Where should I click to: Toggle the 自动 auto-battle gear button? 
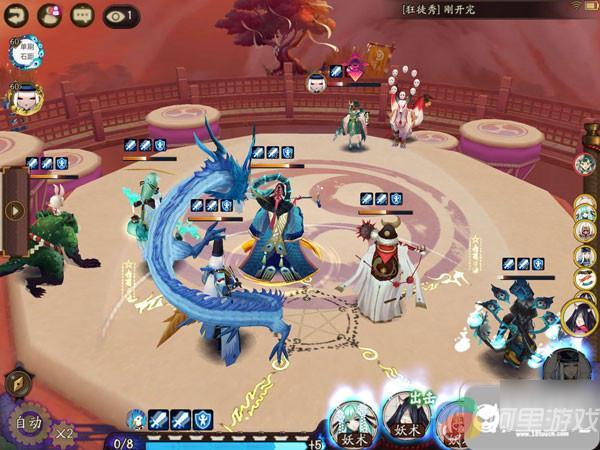coord(26,423)
